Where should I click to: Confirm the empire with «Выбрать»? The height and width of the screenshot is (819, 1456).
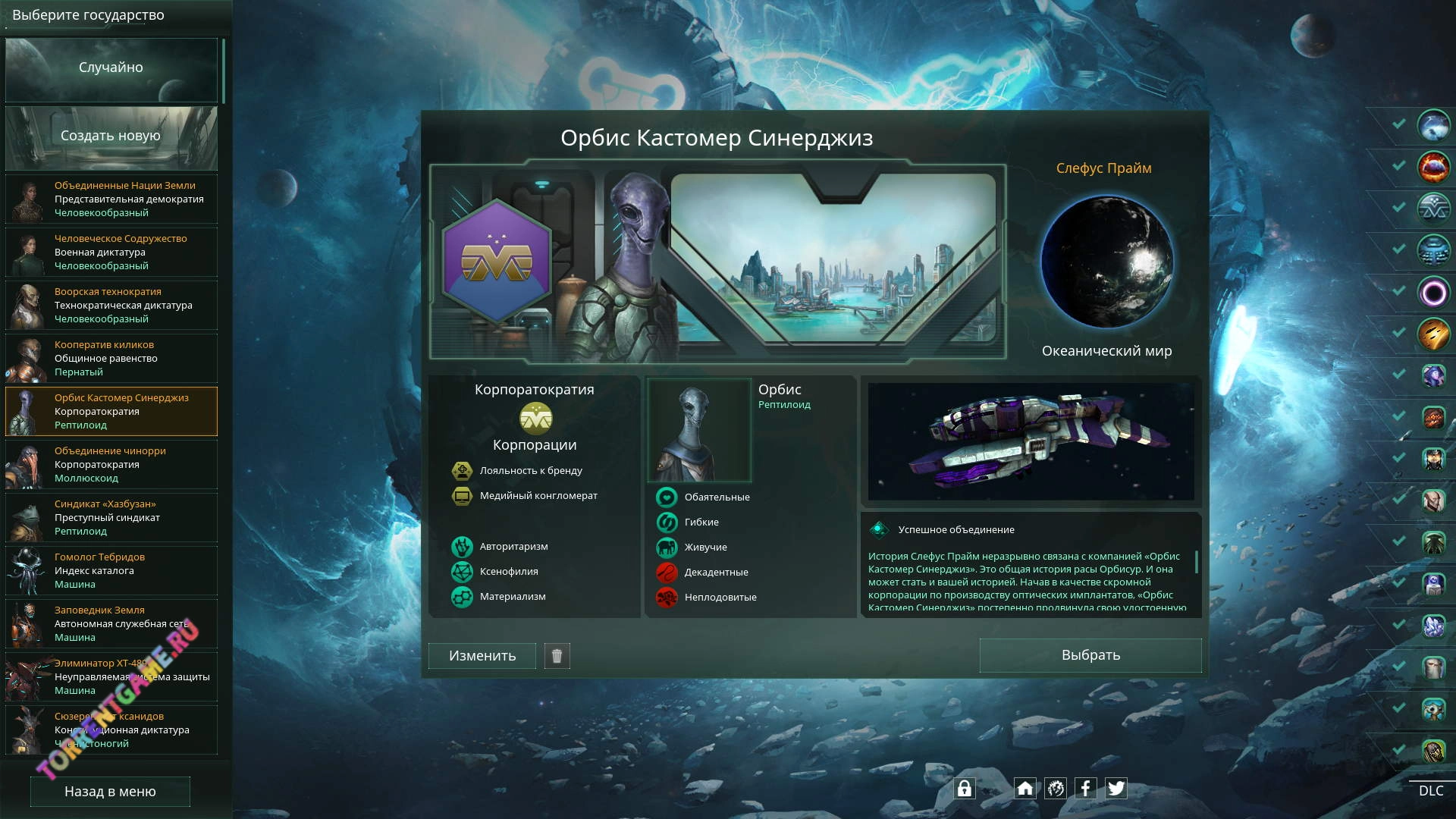point(1090,655)
